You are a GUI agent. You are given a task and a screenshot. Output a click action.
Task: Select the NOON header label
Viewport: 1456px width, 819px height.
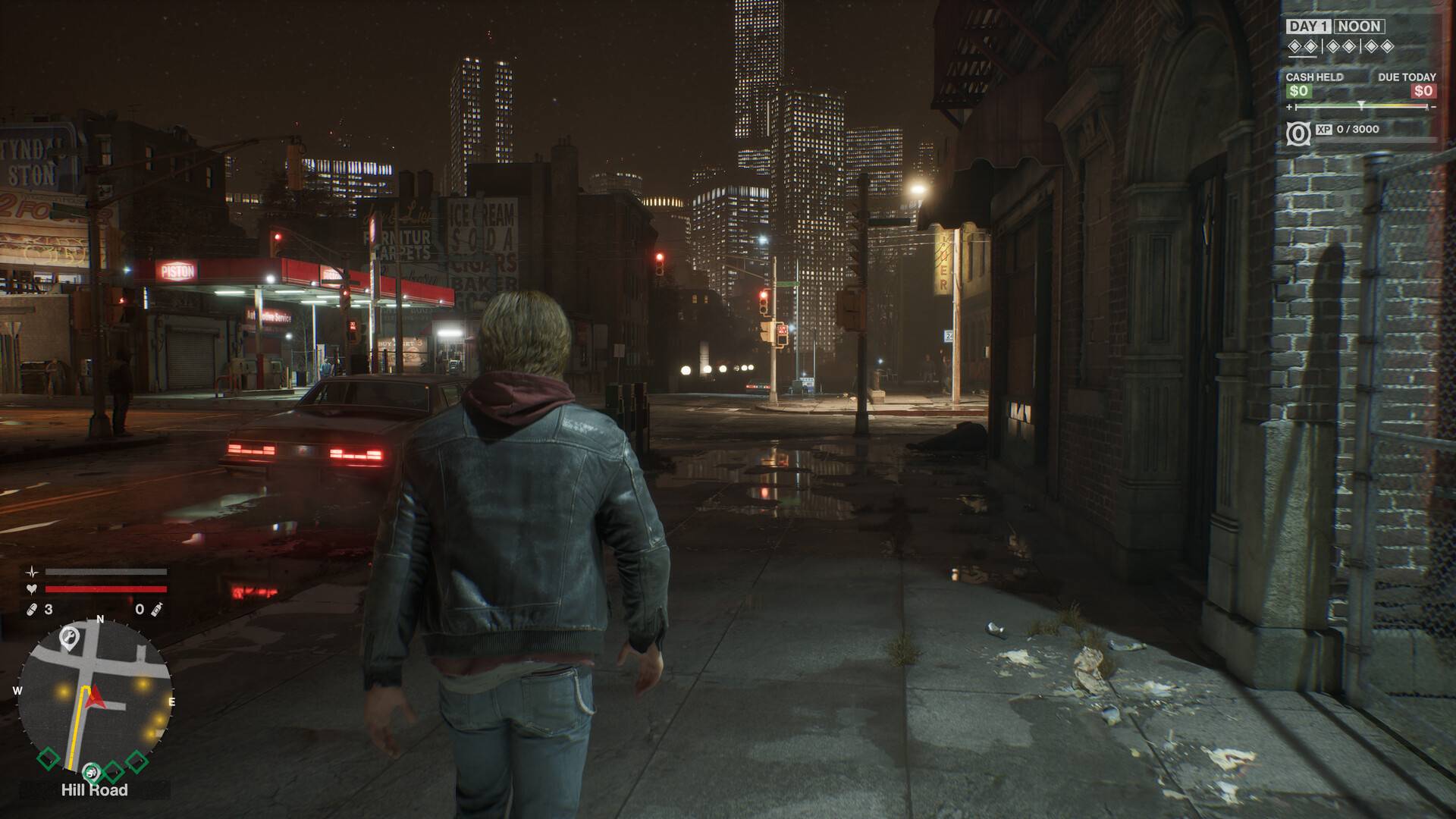[x=1358, y=26]
